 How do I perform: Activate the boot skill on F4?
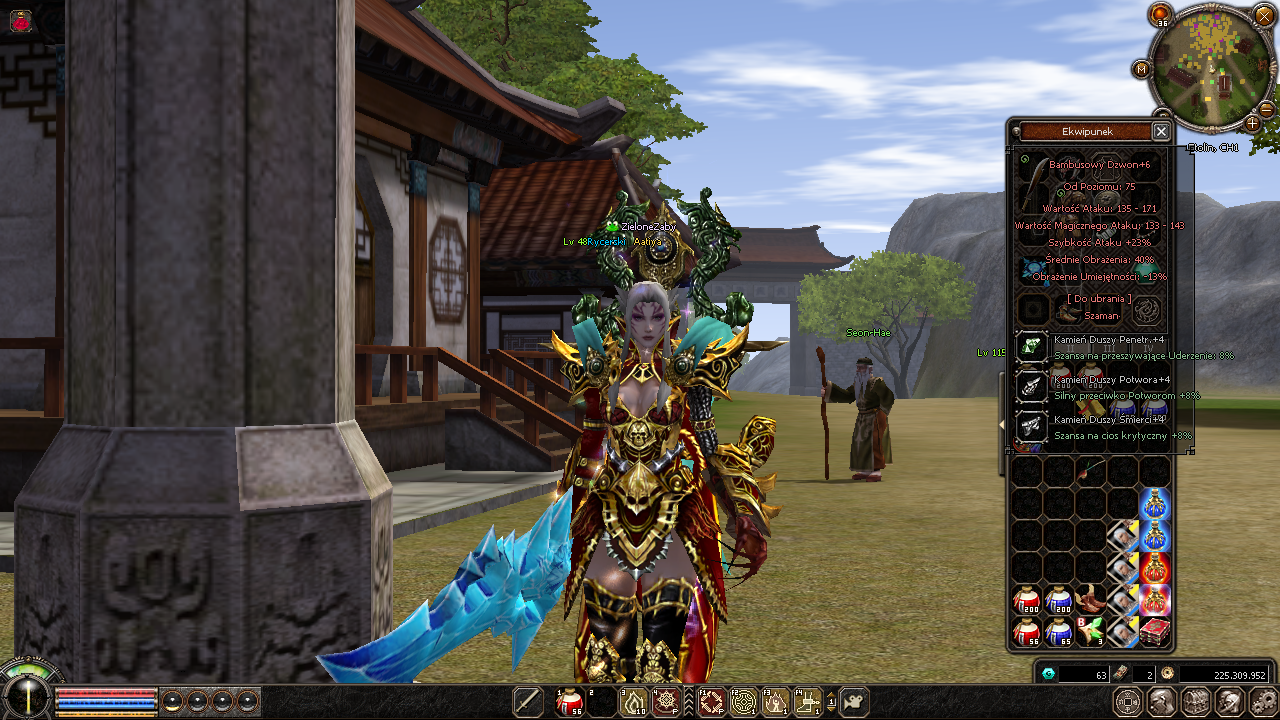pos(807,702)
